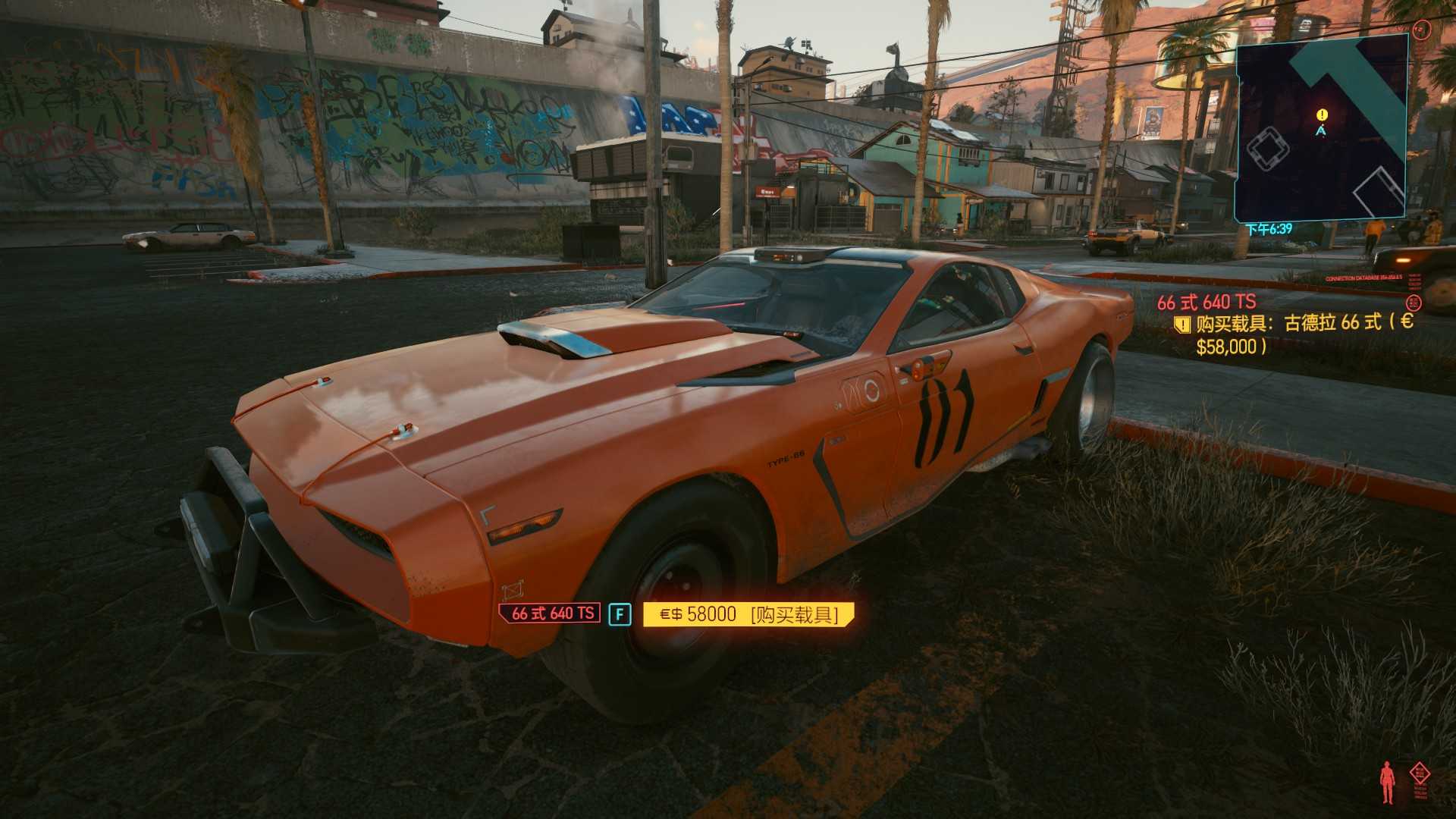The image size is (1456, 819).
Task: Click the red 66式 640 TS vehicle tag
Action: pyautogui.click(x=551, y=613)
